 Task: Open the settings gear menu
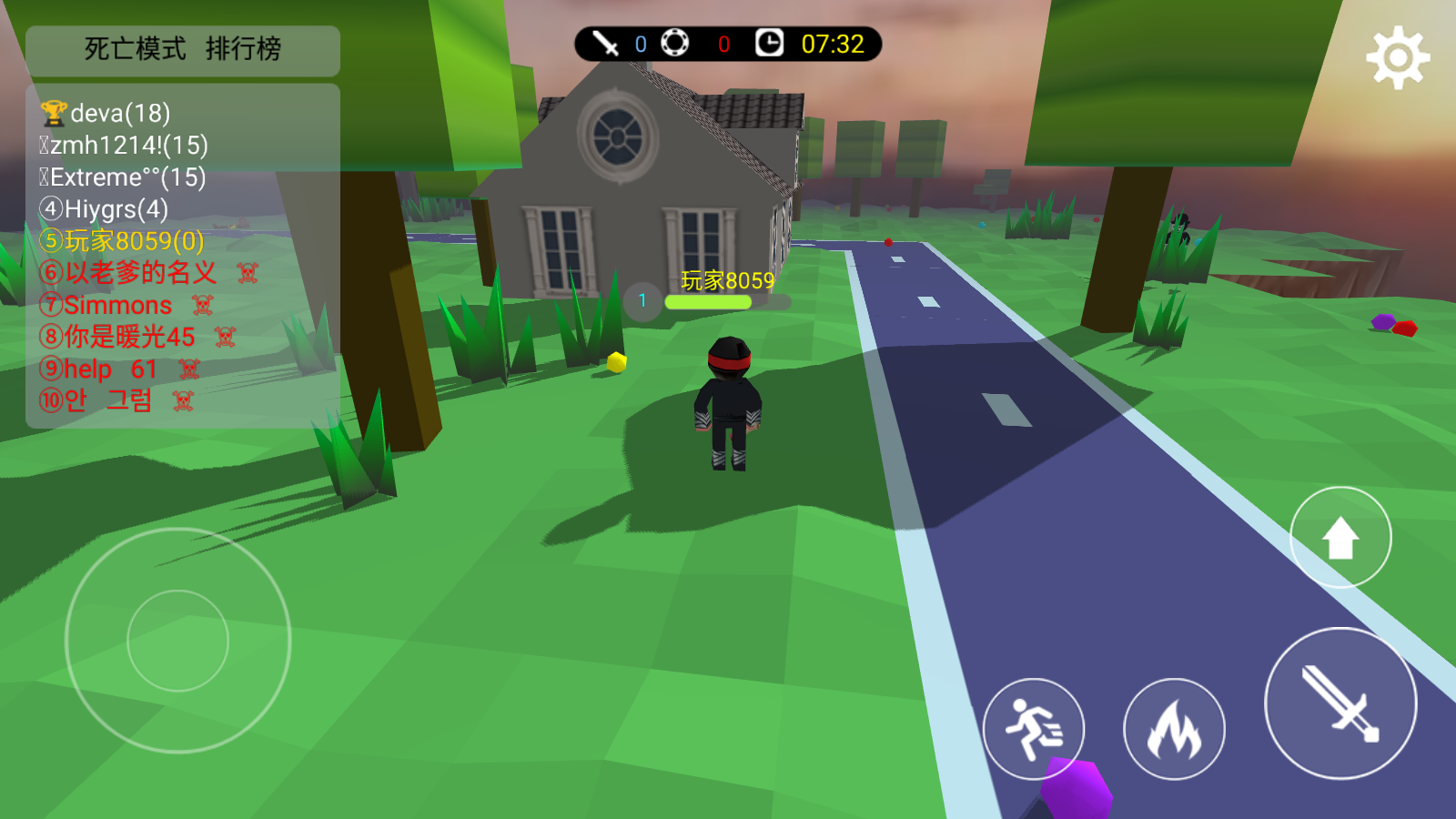(x=1398, y=58)
